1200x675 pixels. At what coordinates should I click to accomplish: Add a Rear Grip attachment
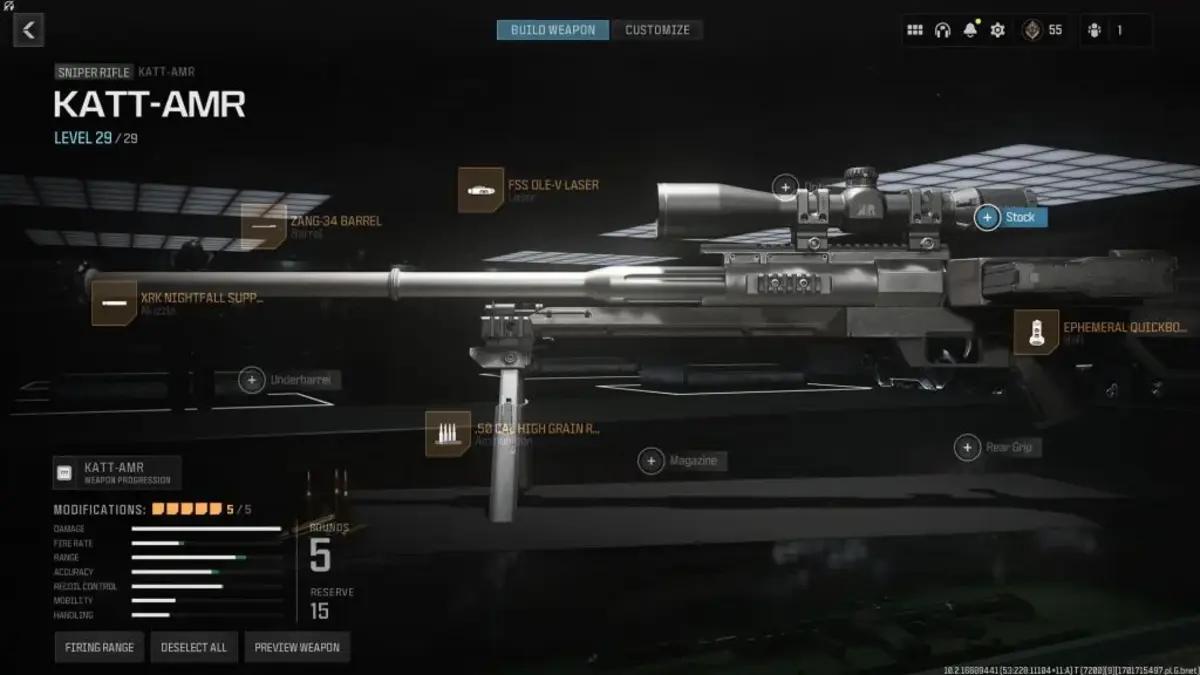tap(967, 447)
